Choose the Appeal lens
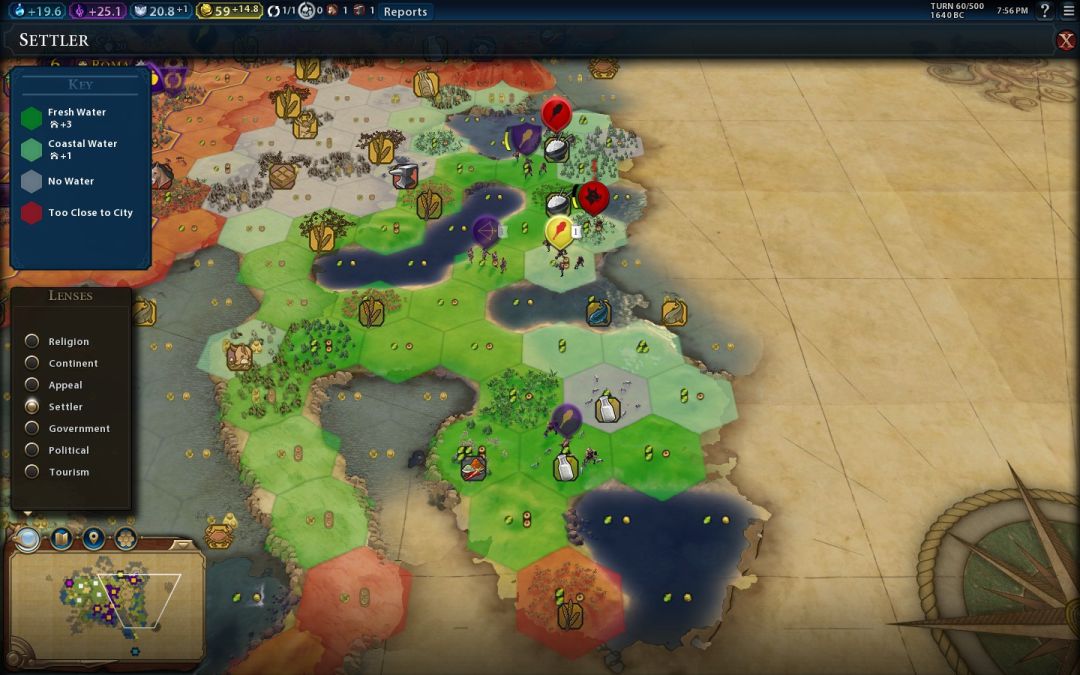The height and width of the screenshot is (675, 1080). [x=33, y=385]
